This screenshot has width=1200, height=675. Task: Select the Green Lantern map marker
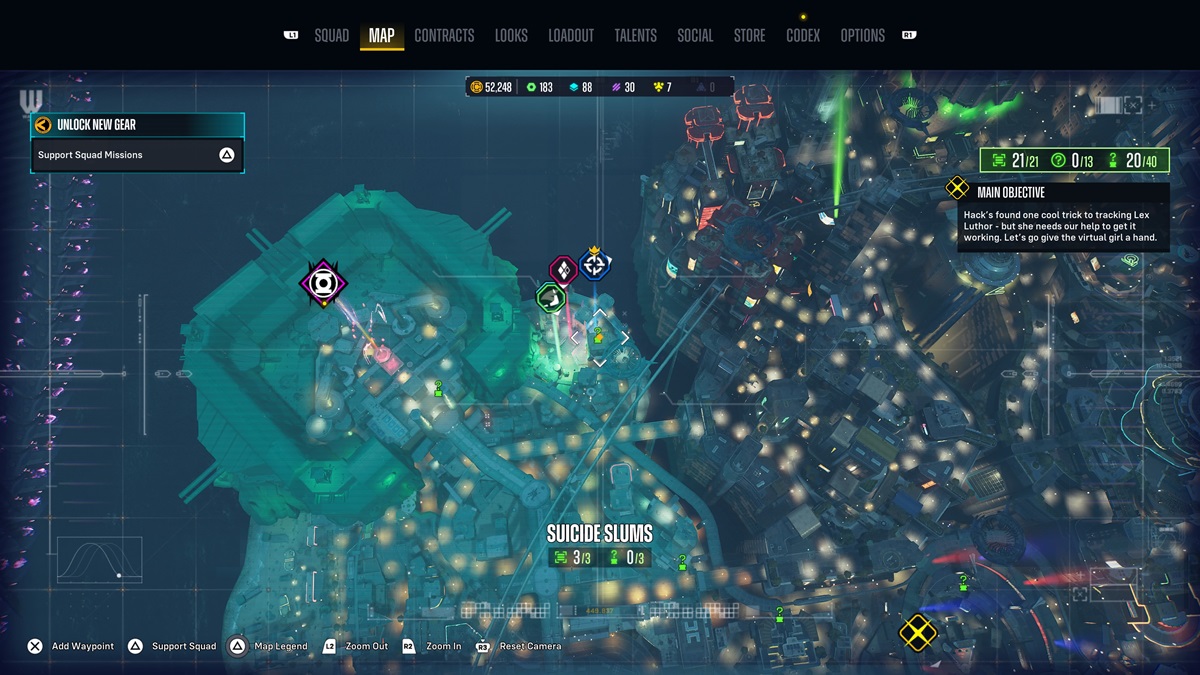point(323,283)
